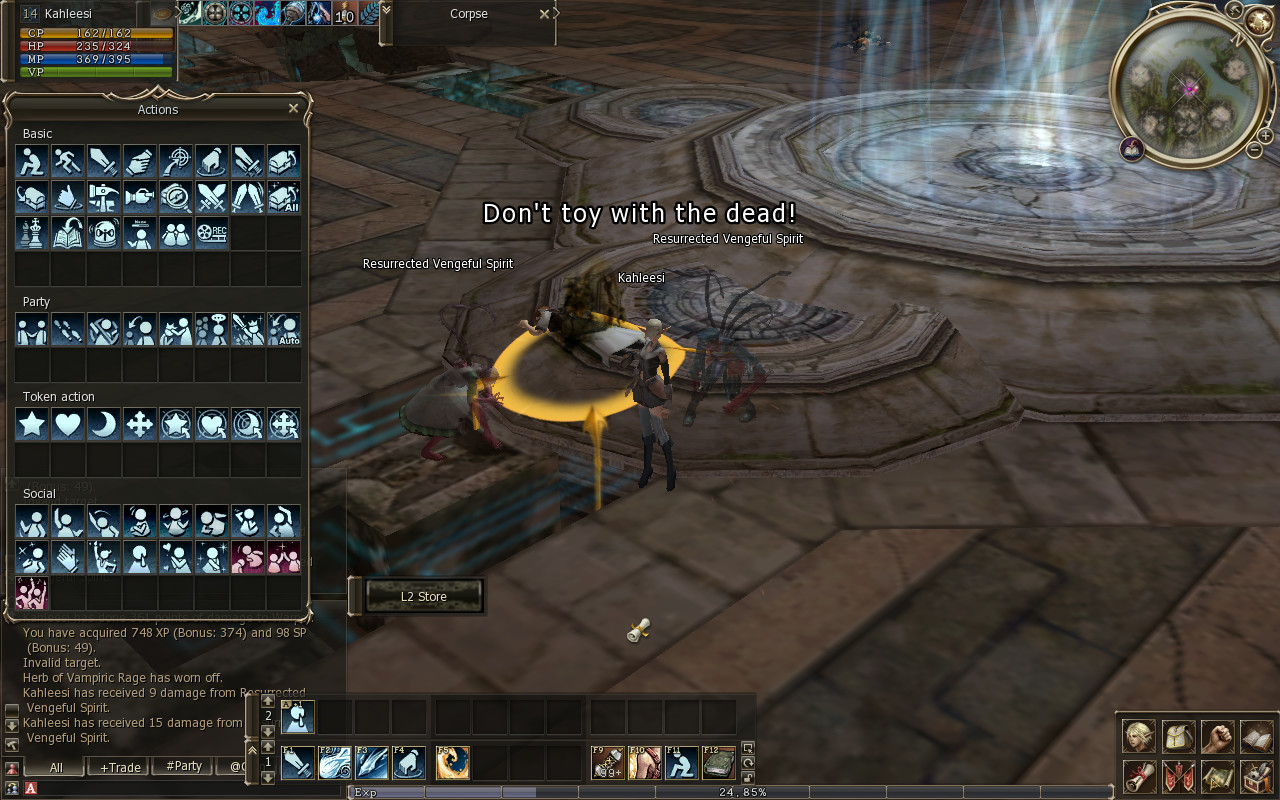Activate the F12 green book item

pos(718,763)
